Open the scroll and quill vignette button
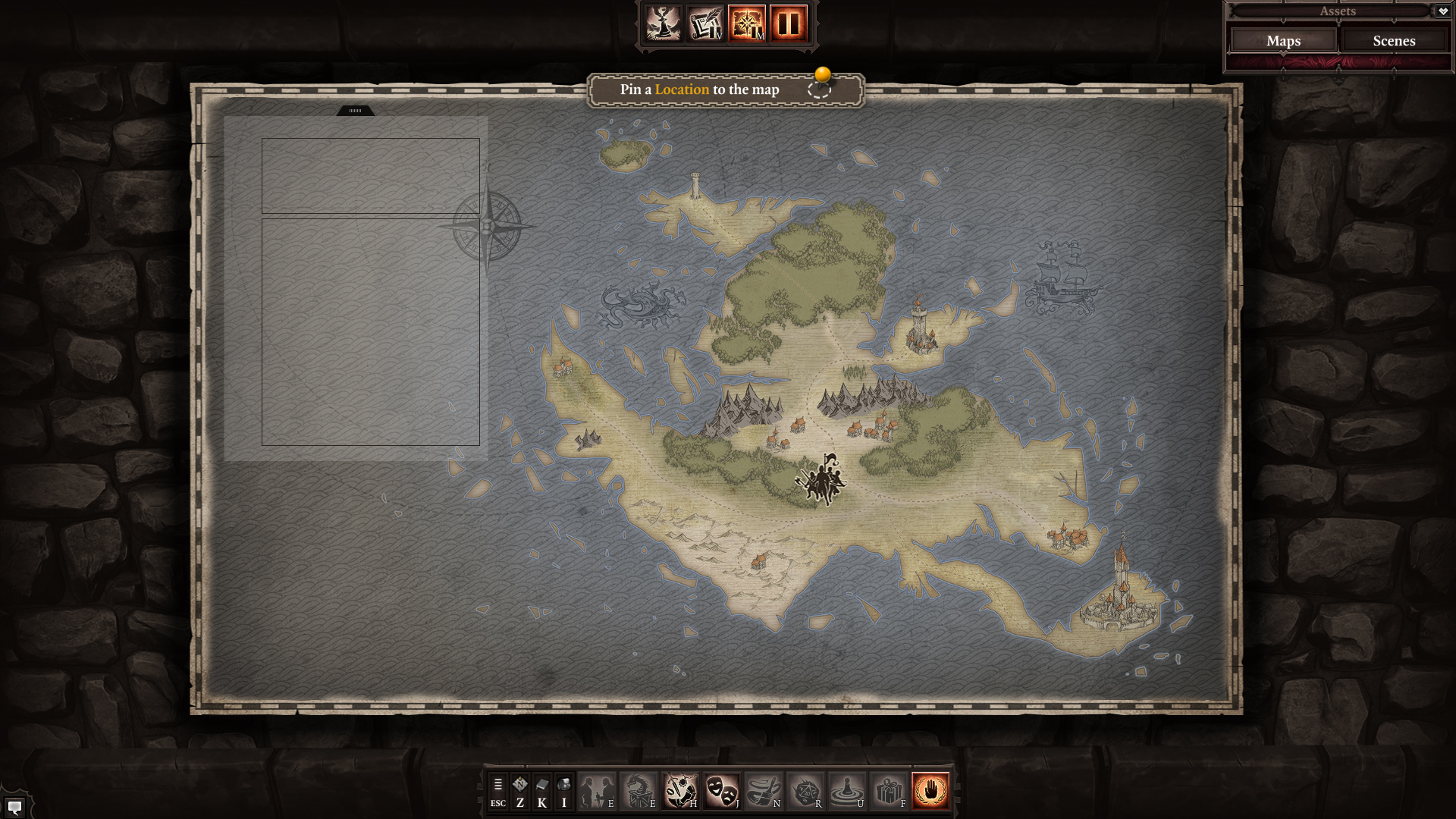This screenshot has height=819, width=1456. (x=705, y=24)
